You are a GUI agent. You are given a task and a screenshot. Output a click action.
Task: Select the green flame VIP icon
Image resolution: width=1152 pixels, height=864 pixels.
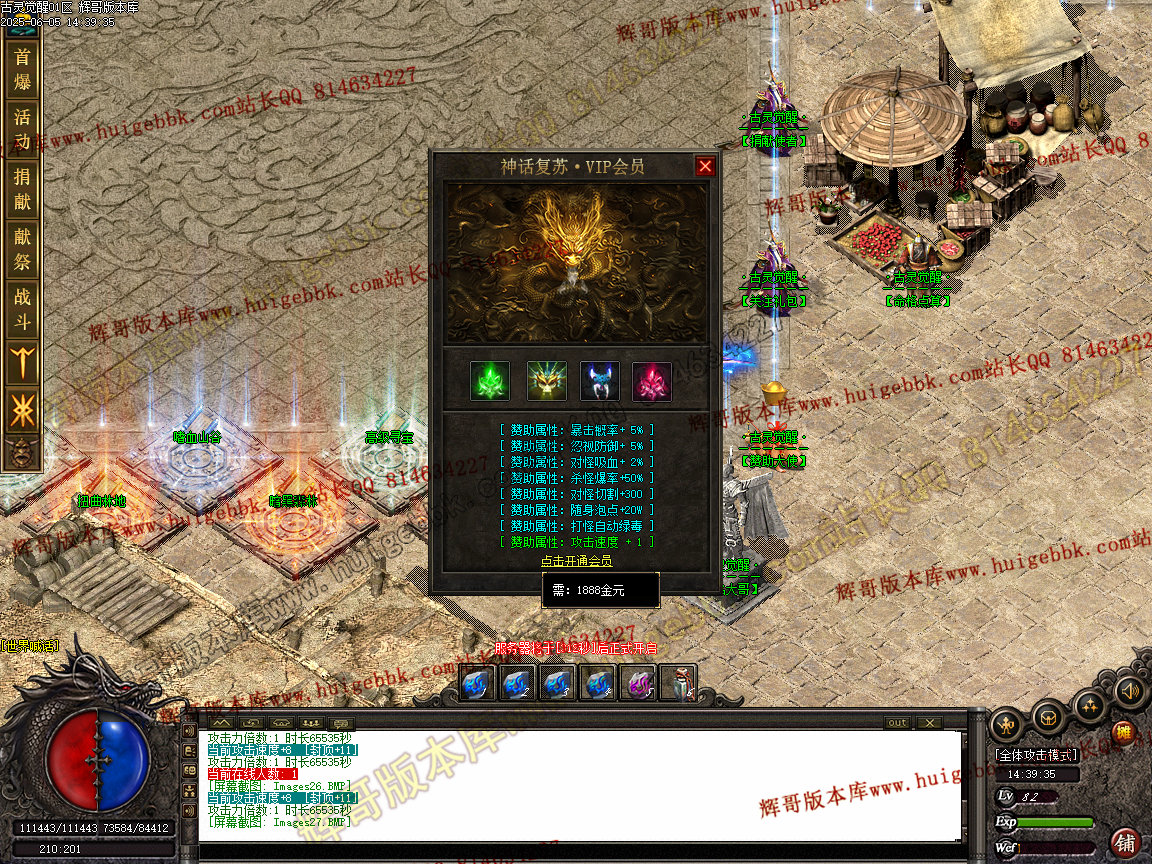coord(490,381)
